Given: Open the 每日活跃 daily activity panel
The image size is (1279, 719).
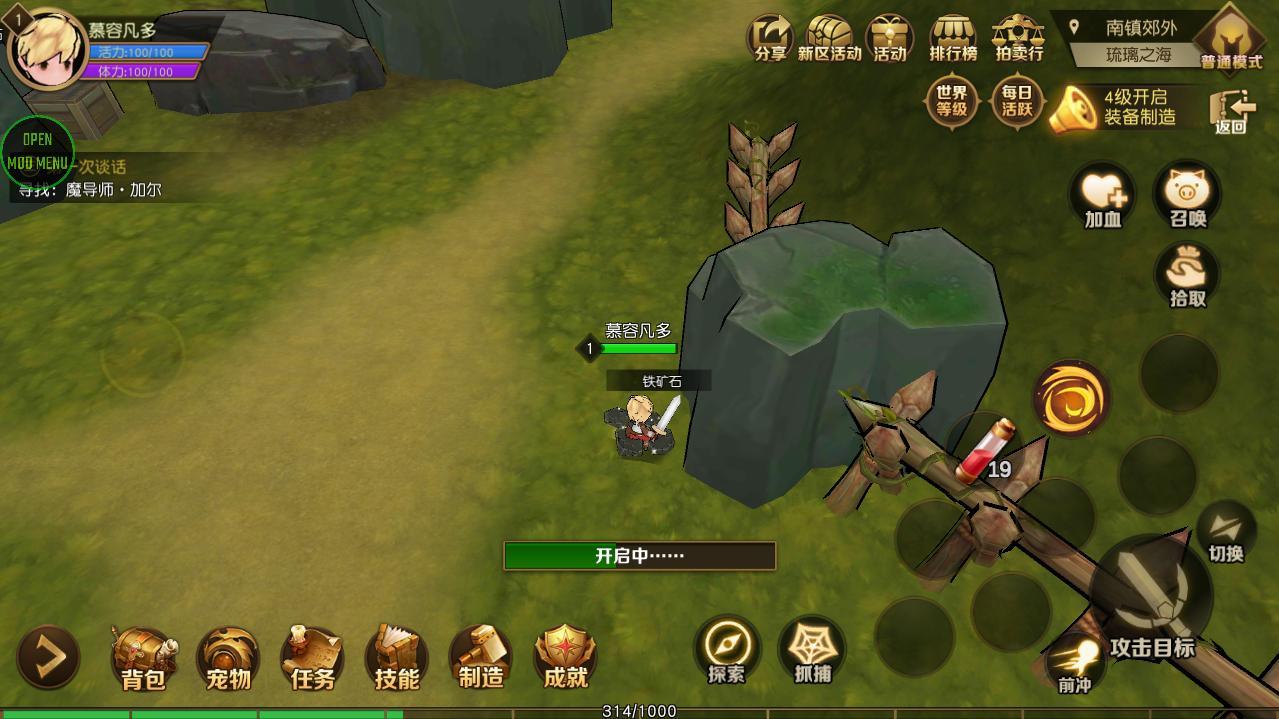Looking at the screenshot, I should 1017,102.
